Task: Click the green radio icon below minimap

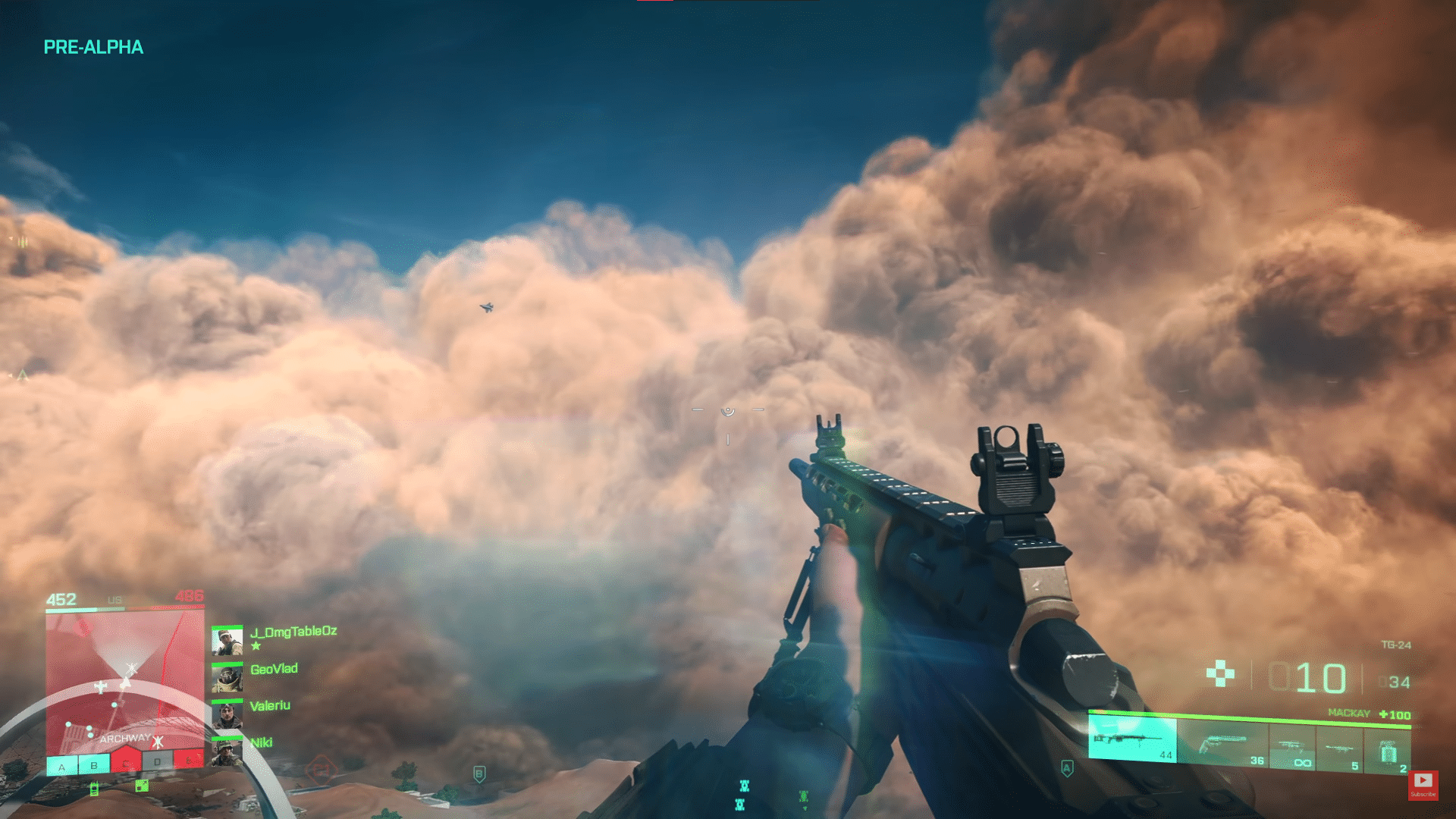Action: 94,789
